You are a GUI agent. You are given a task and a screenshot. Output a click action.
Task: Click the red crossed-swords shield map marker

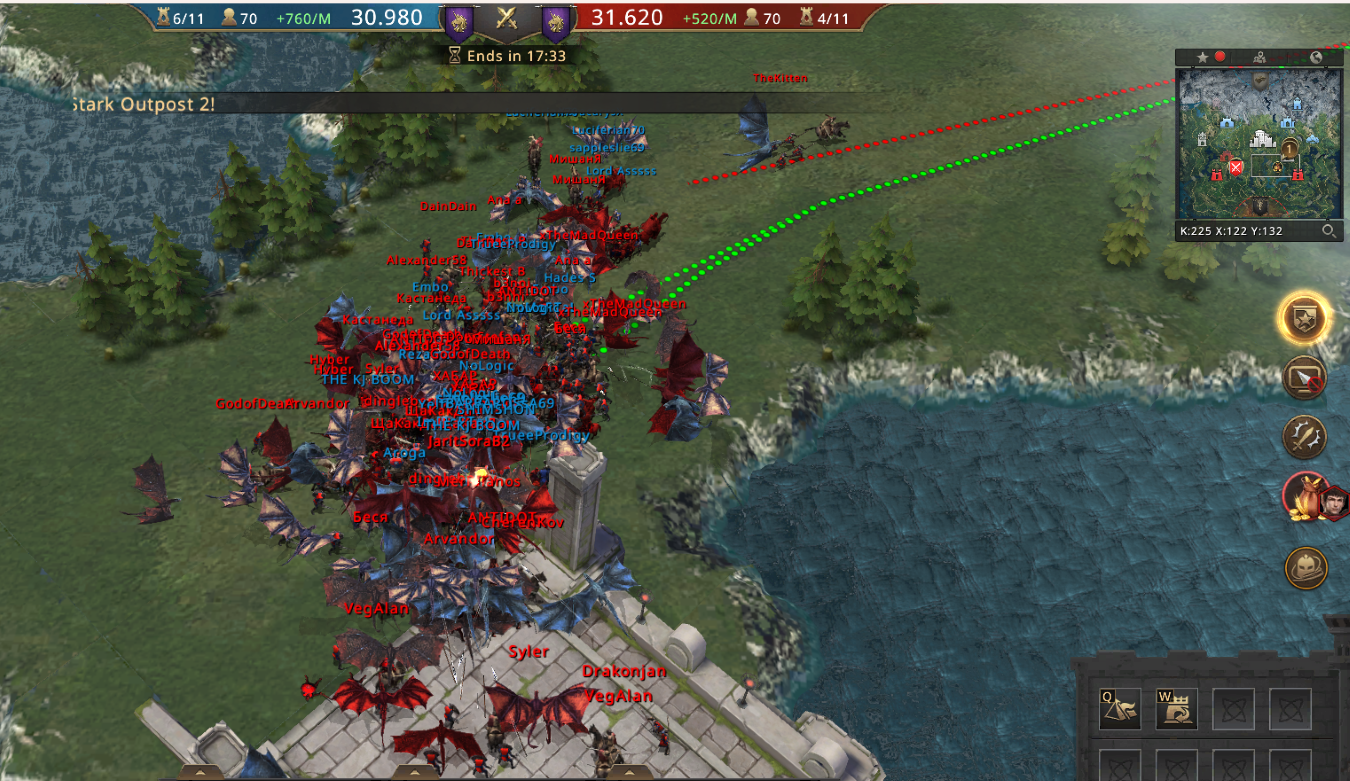coord(1236,167)
